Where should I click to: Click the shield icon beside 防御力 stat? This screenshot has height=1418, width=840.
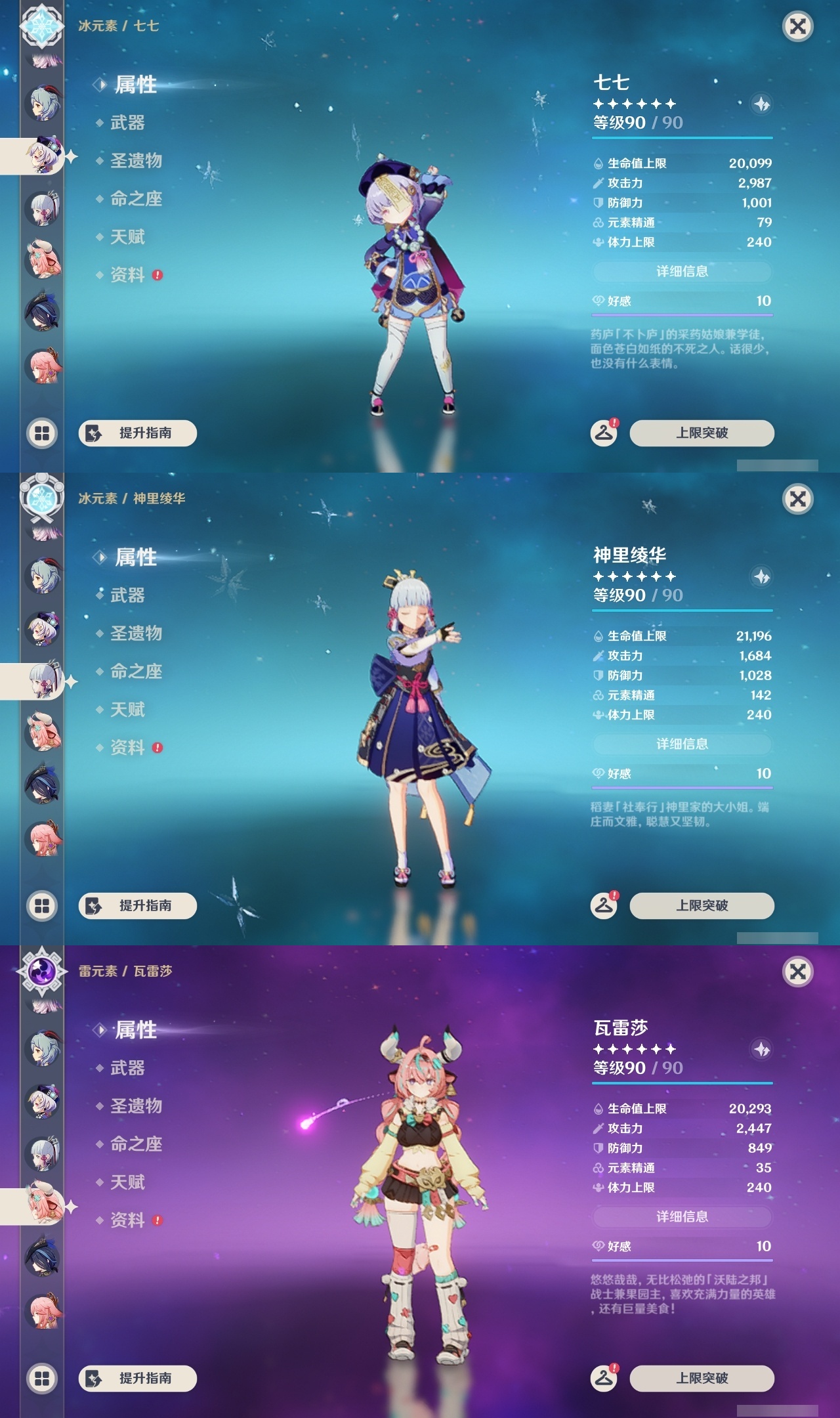click(x=598, y=204)
